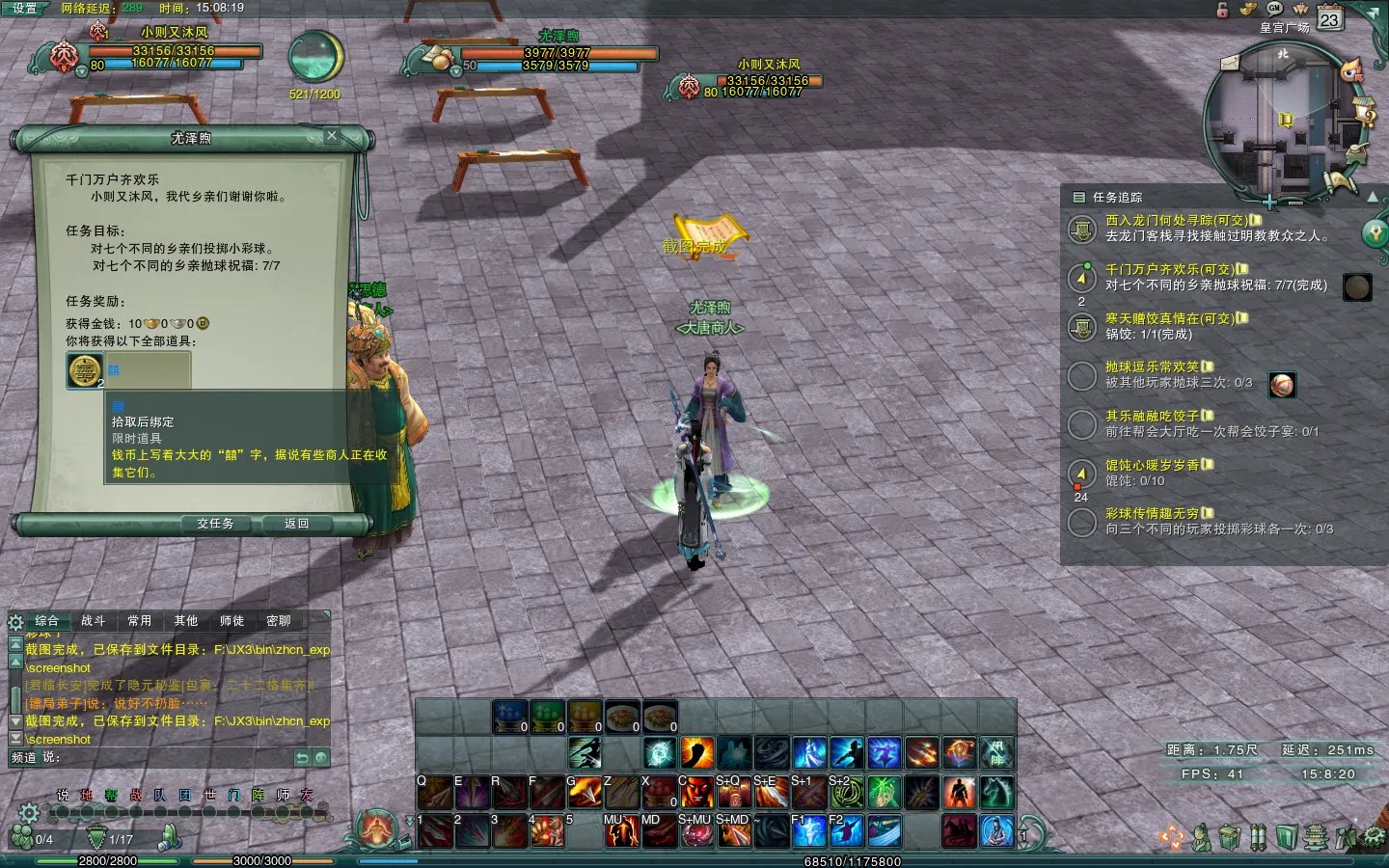1389x868 pixels.
Task: Activate the red demon face skill
Action: [696, 793]
